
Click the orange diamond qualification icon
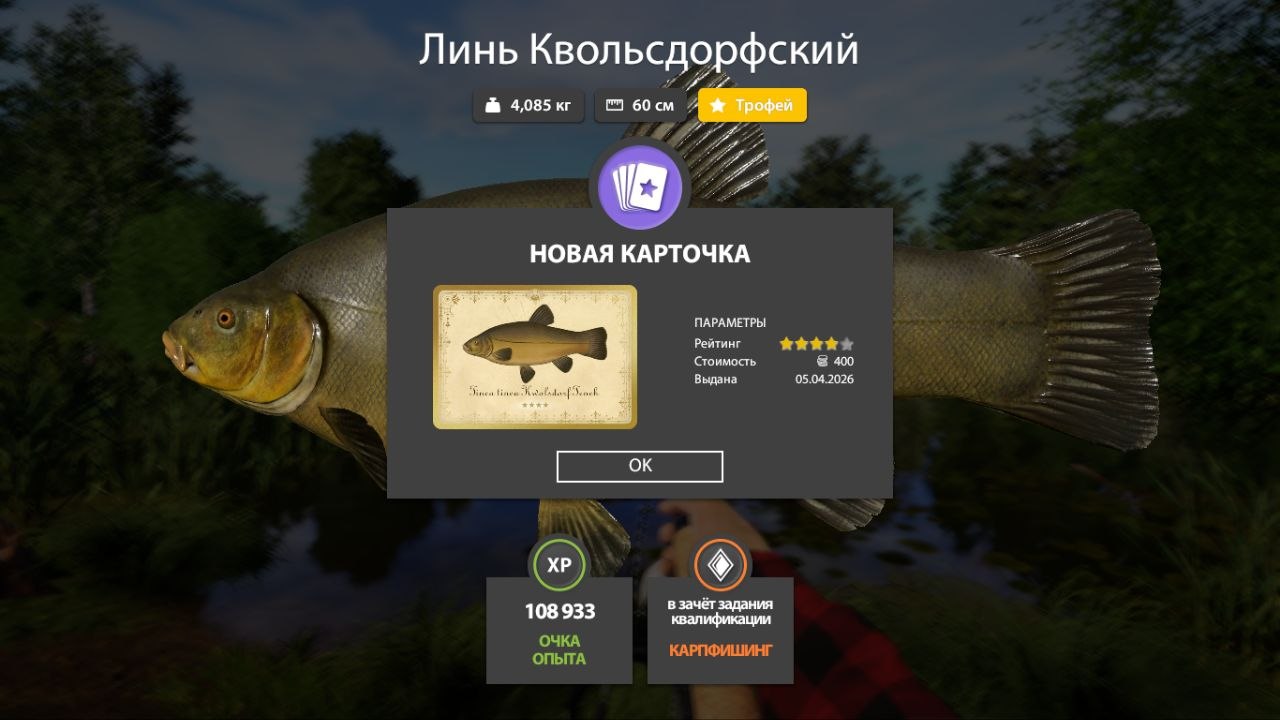click(719, 565)
